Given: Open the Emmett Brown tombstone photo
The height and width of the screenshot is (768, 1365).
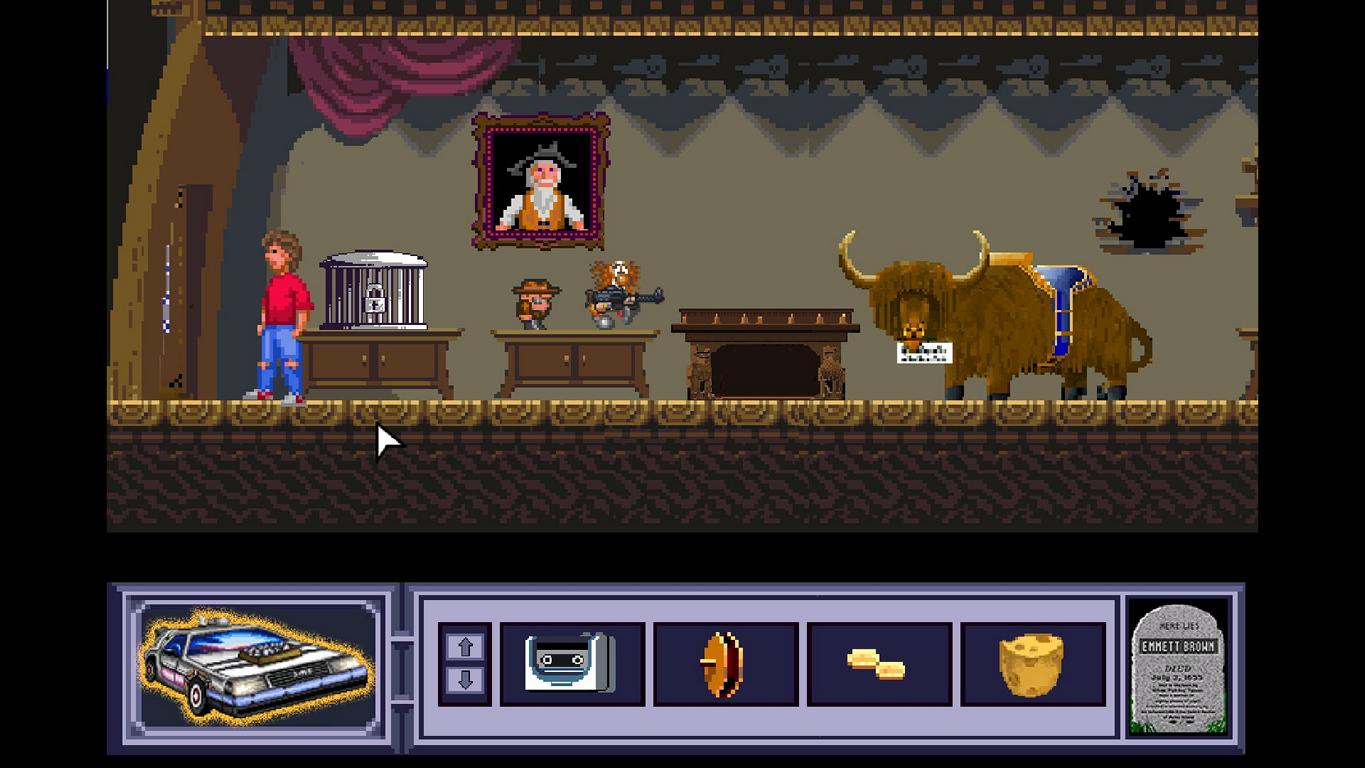Looking at the screenshot, I should [1178, 667].
